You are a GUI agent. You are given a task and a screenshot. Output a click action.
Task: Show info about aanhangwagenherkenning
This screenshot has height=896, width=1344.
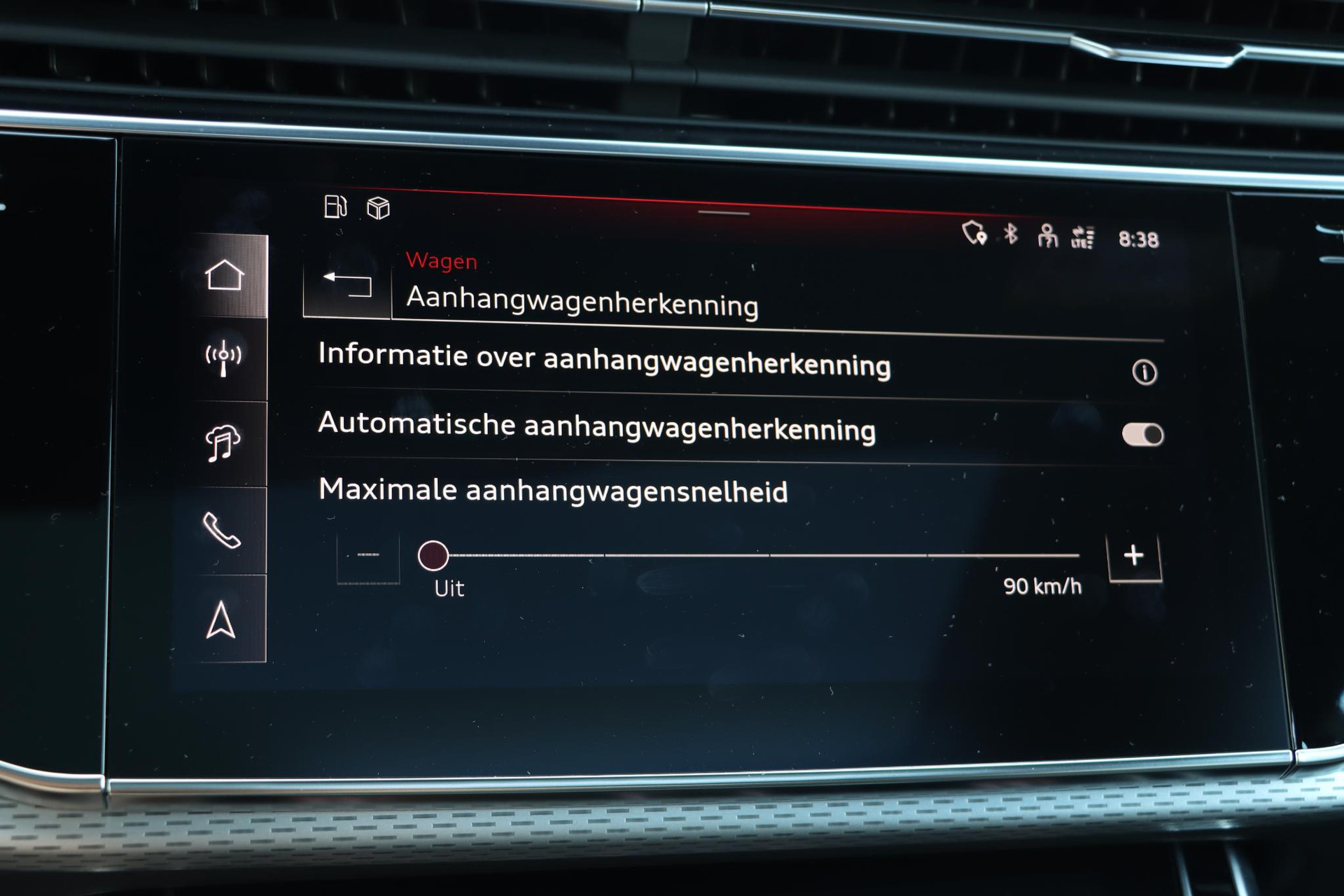tap(1144, 372)
